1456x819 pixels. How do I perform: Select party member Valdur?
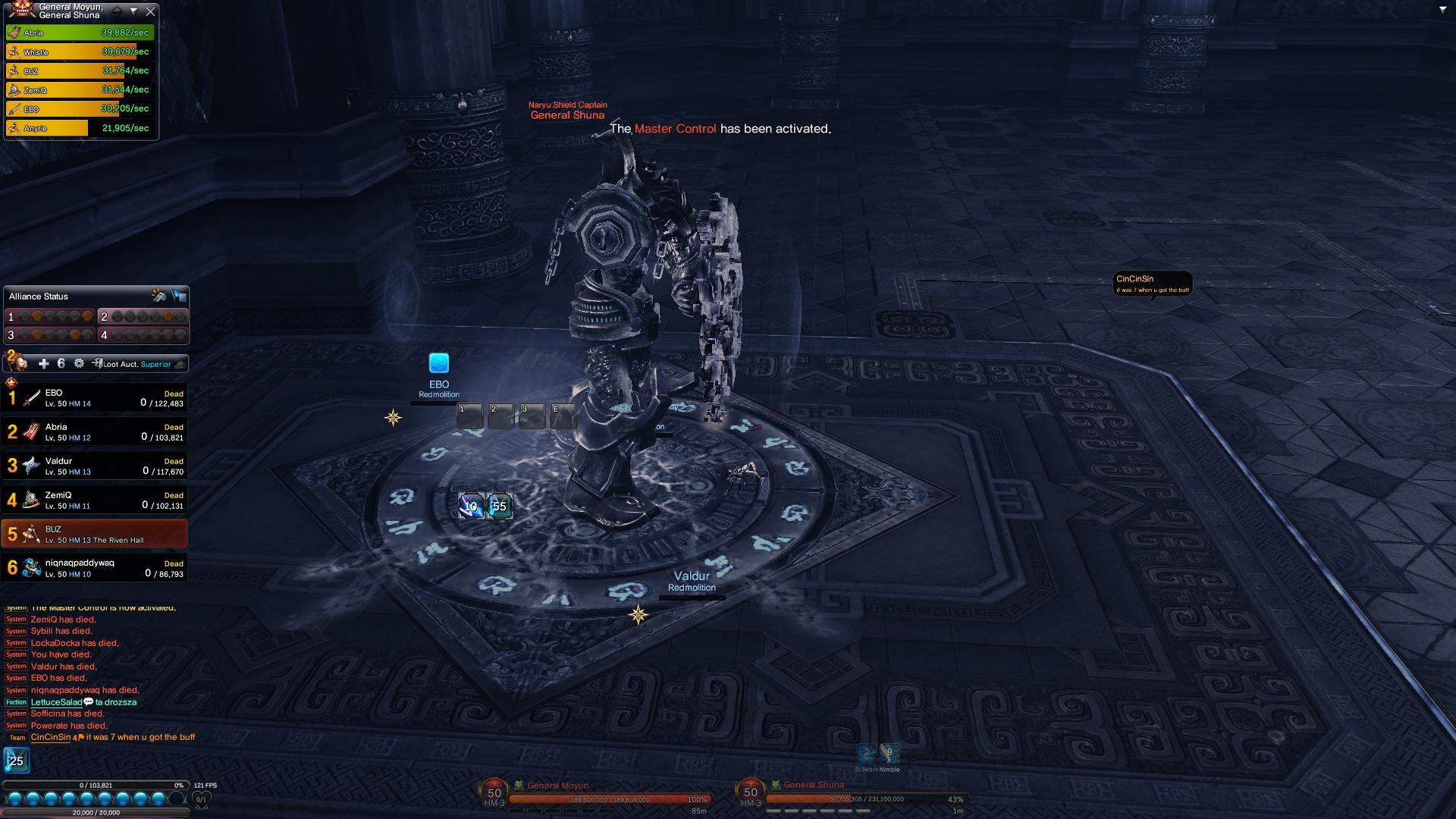click(x=94, y=466)
